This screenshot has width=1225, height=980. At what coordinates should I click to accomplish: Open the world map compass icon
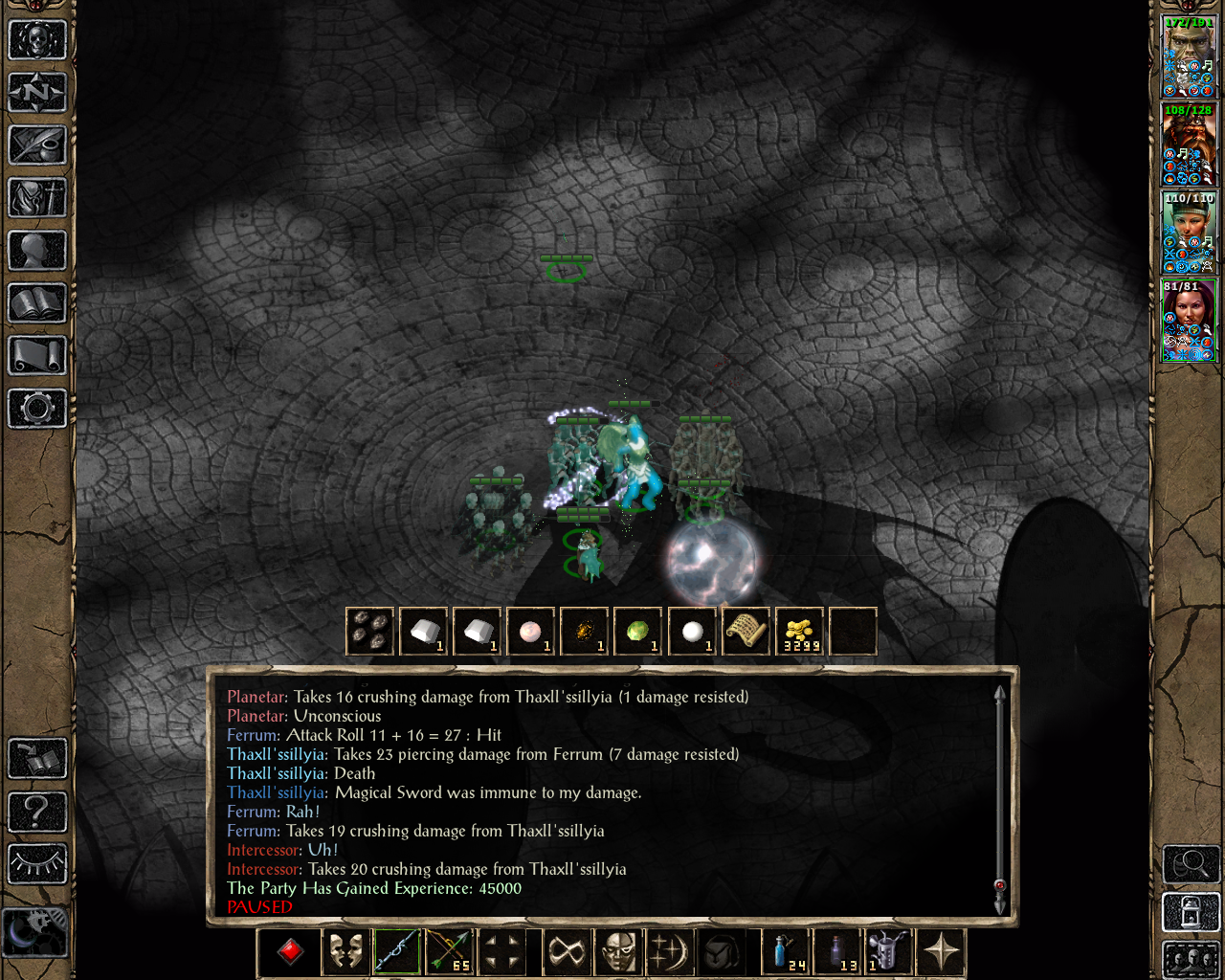(x=36, y=92)
